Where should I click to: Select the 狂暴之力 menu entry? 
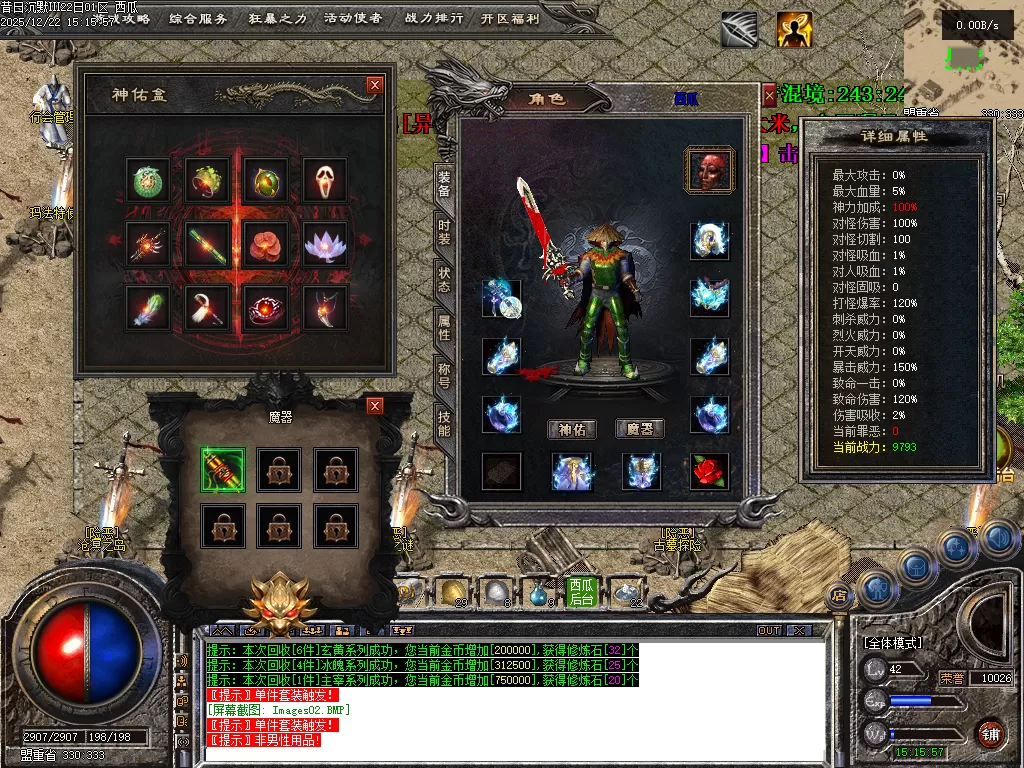coord(277,18)
